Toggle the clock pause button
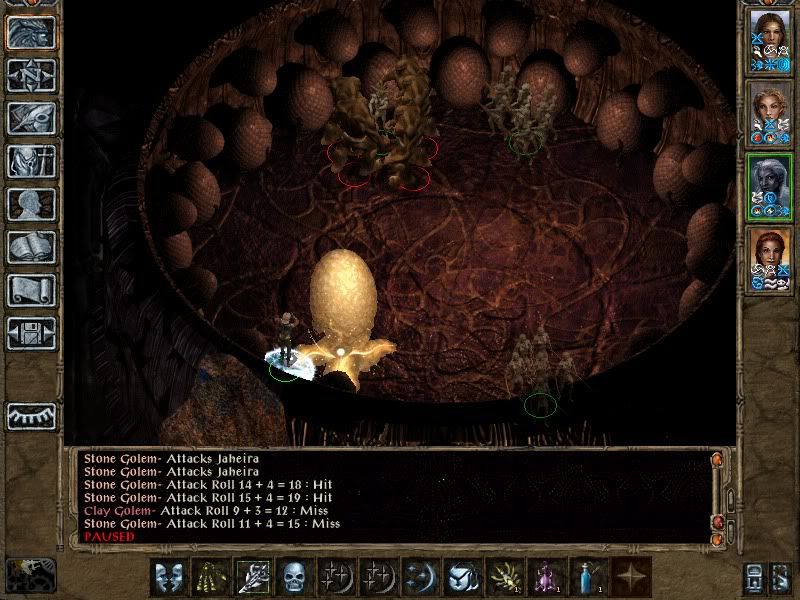 (30, 575)
